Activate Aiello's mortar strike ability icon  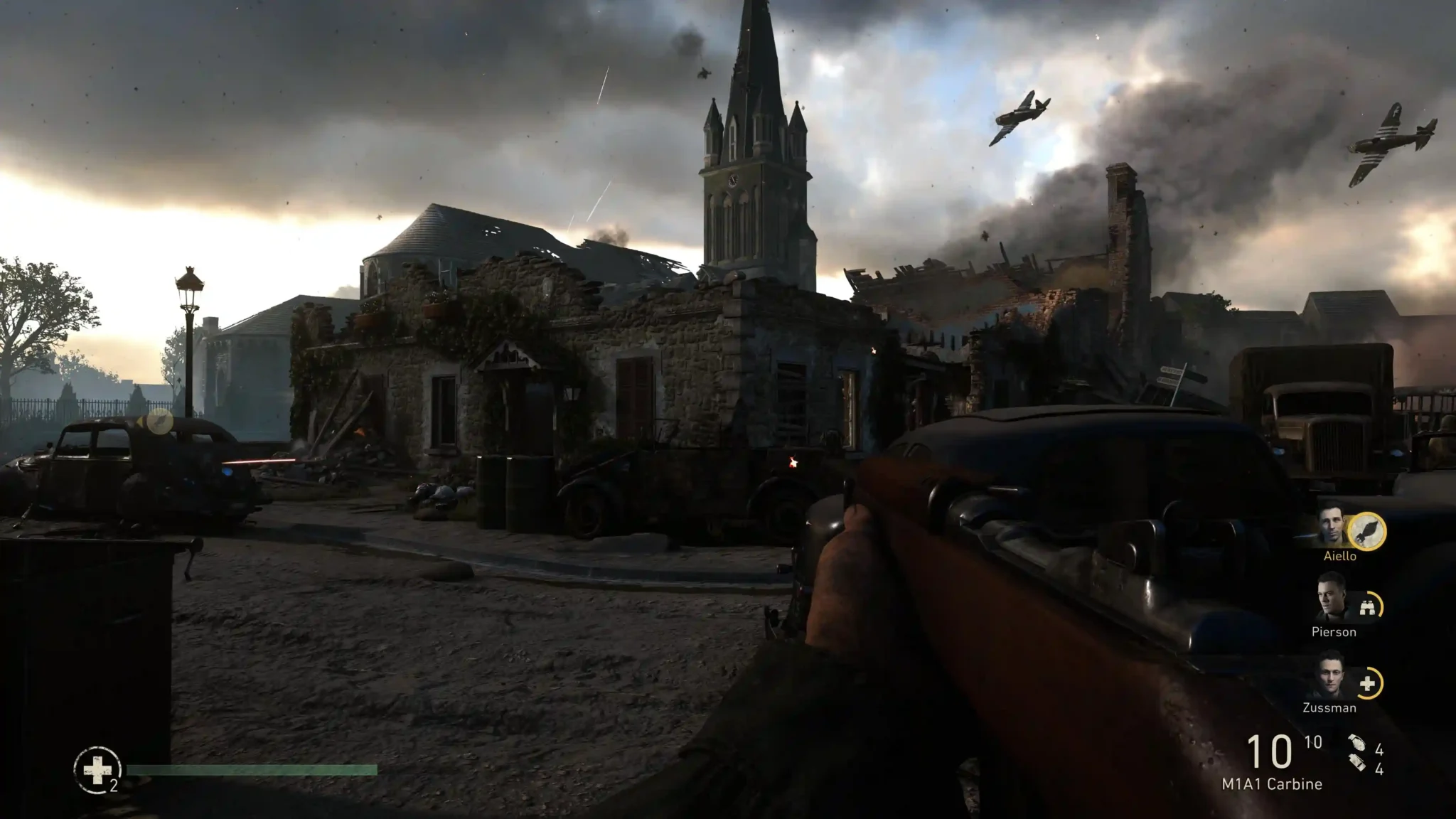click(x=1367, y=531)
